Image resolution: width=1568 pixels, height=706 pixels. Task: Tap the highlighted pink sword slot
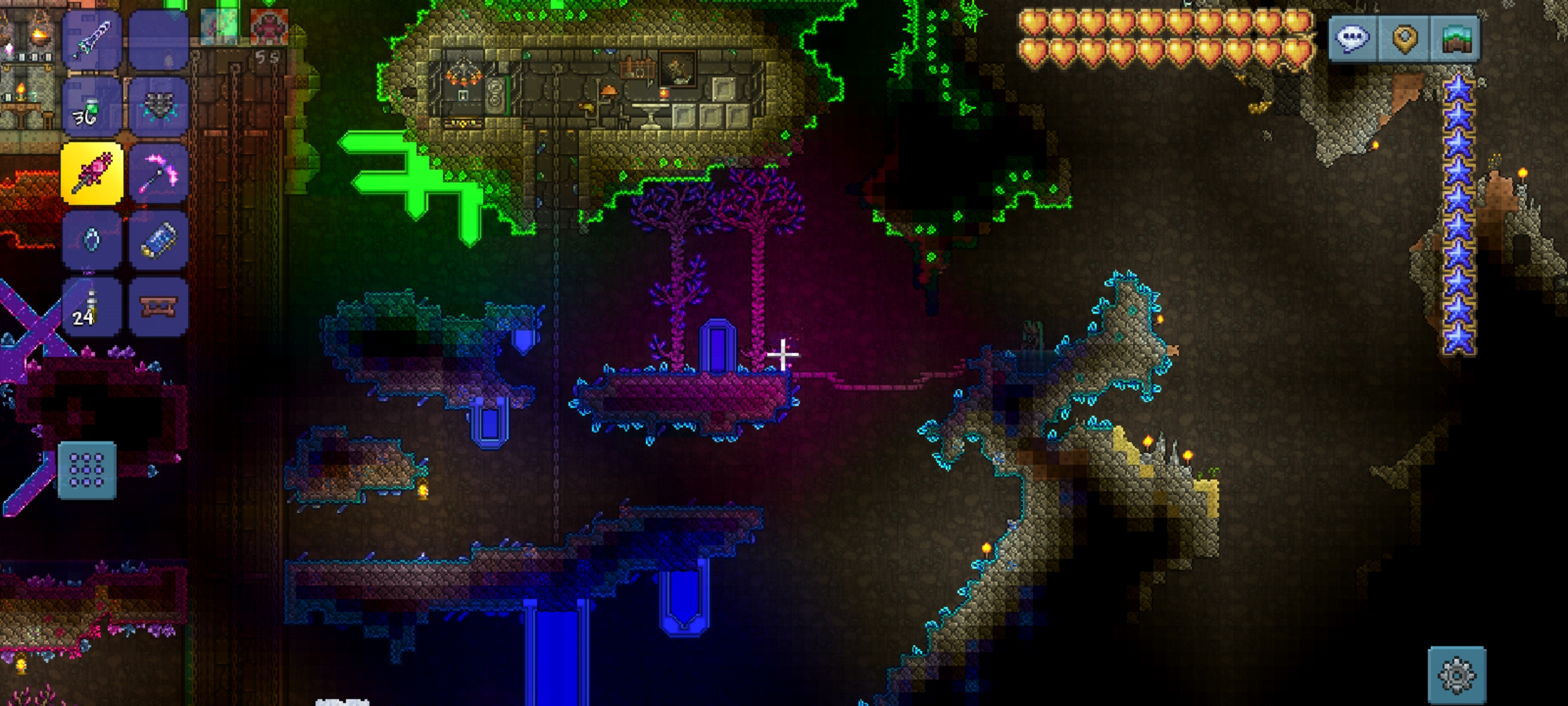tap(91, 173)
